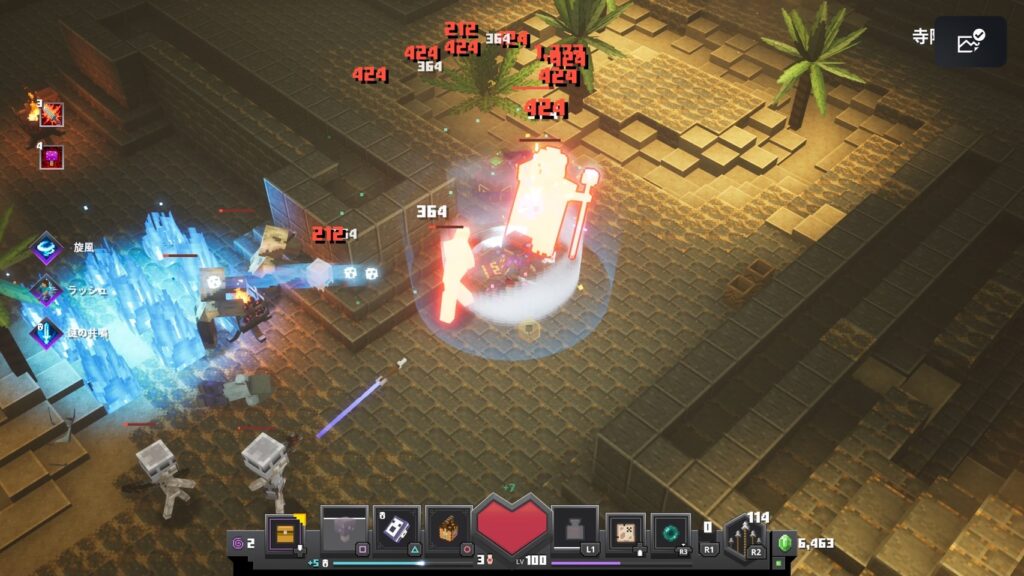This screenshot has height=576, width=1024.
Task: Click the 旋風 enchantment icon
Action: click(47, 248)
